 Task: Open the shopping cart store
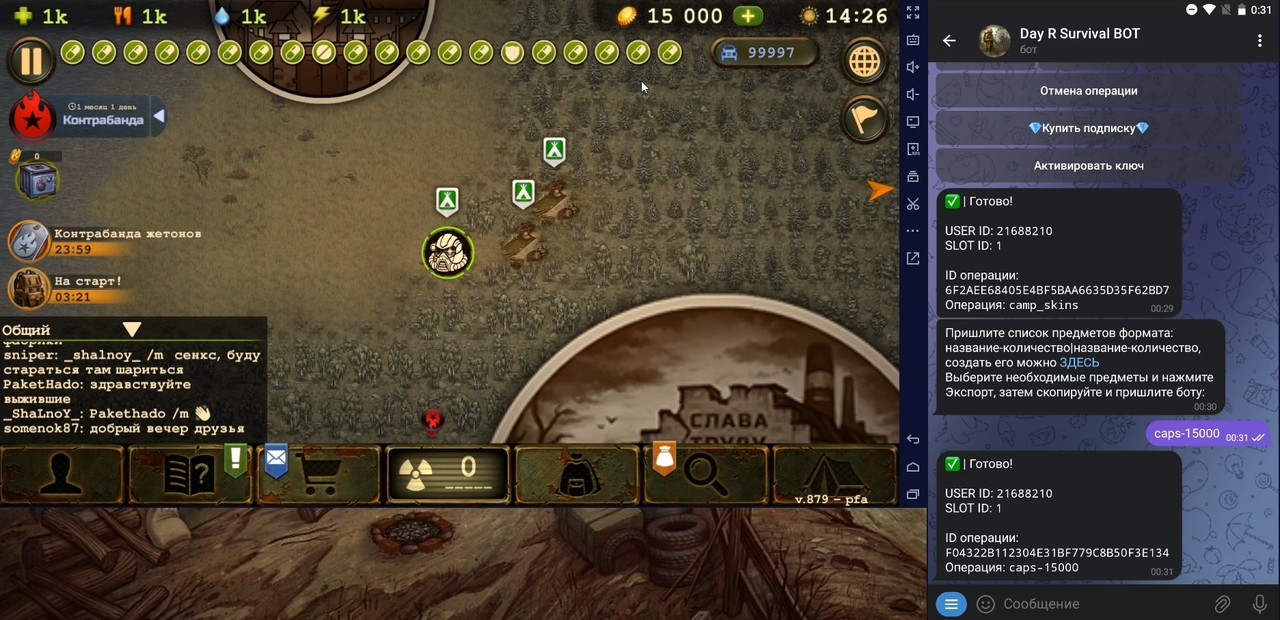(320, 475)
